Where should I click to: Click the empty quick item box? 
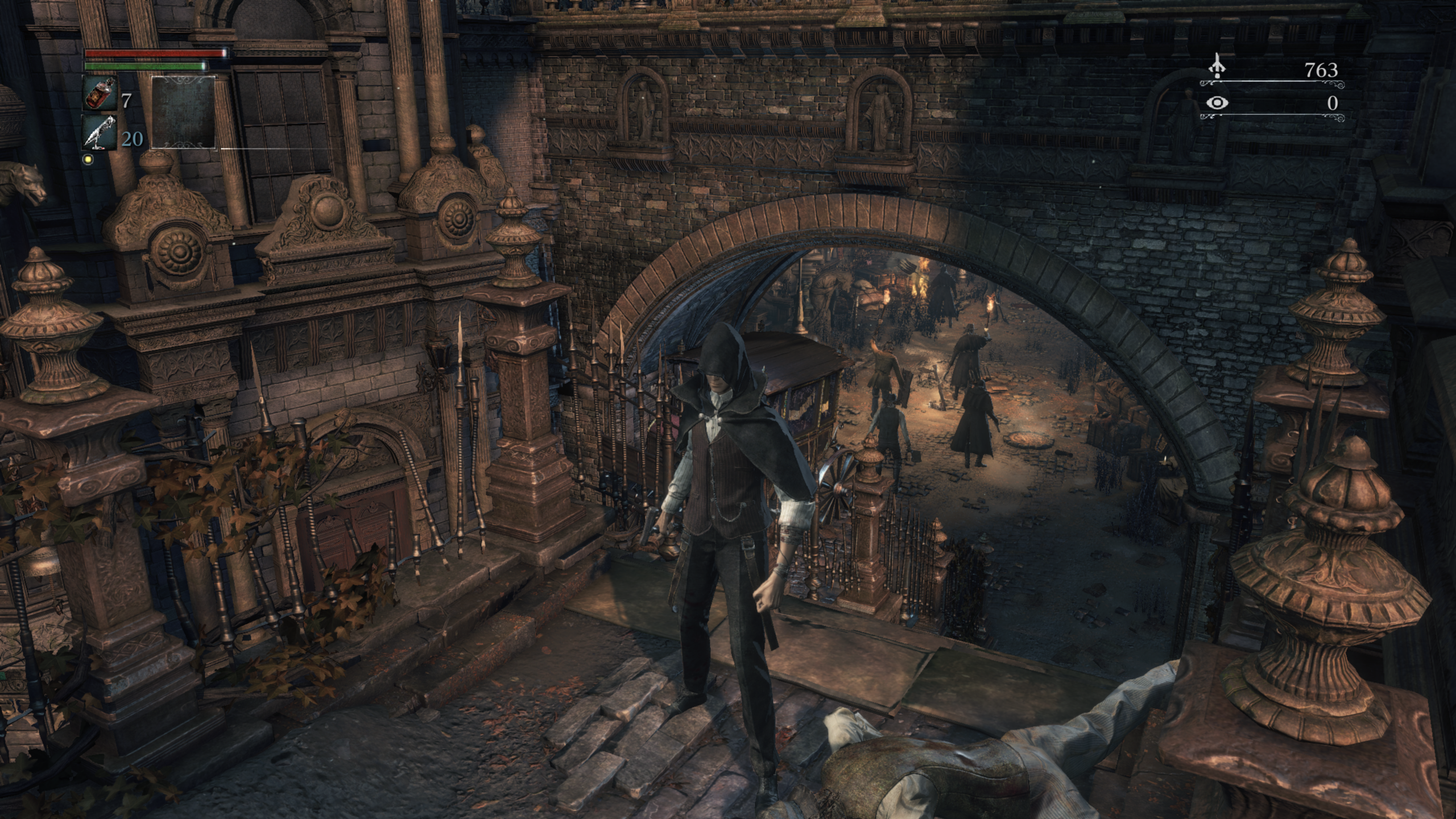pos(184,113)
